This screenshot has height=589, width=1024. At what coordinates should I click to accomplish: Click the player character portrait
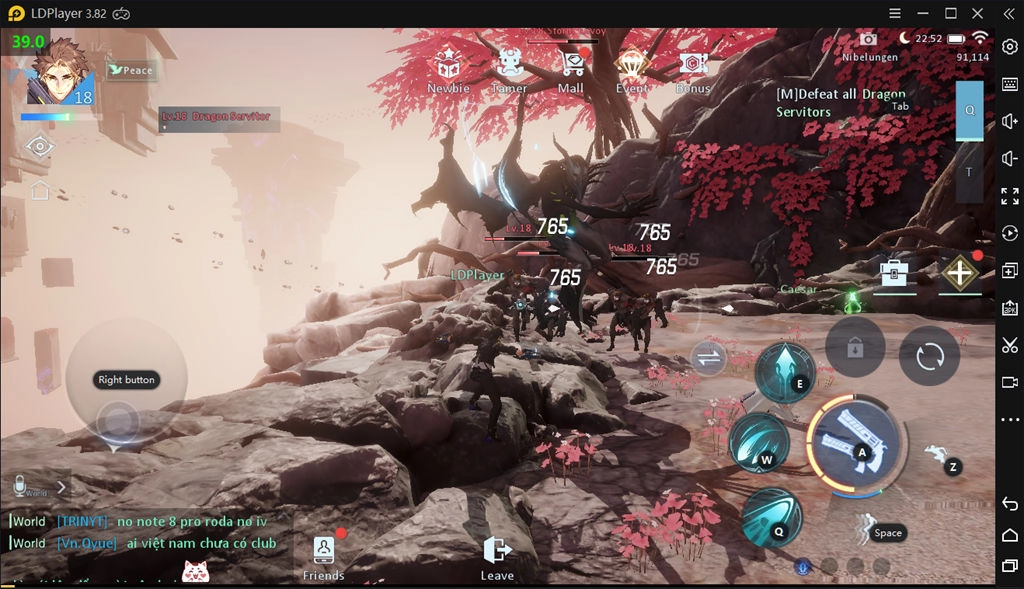(59, 72)
